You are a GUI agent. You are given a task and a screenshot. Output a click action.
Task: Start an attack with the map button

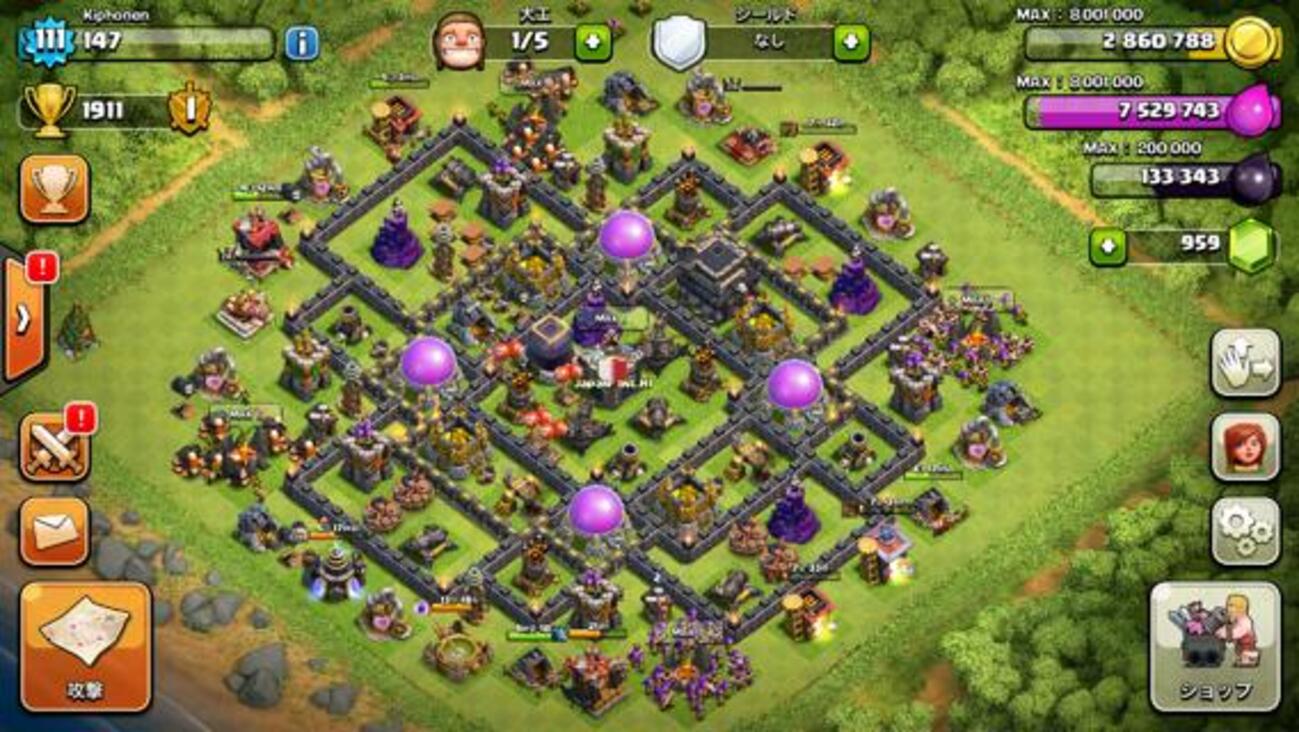point(86,645)
